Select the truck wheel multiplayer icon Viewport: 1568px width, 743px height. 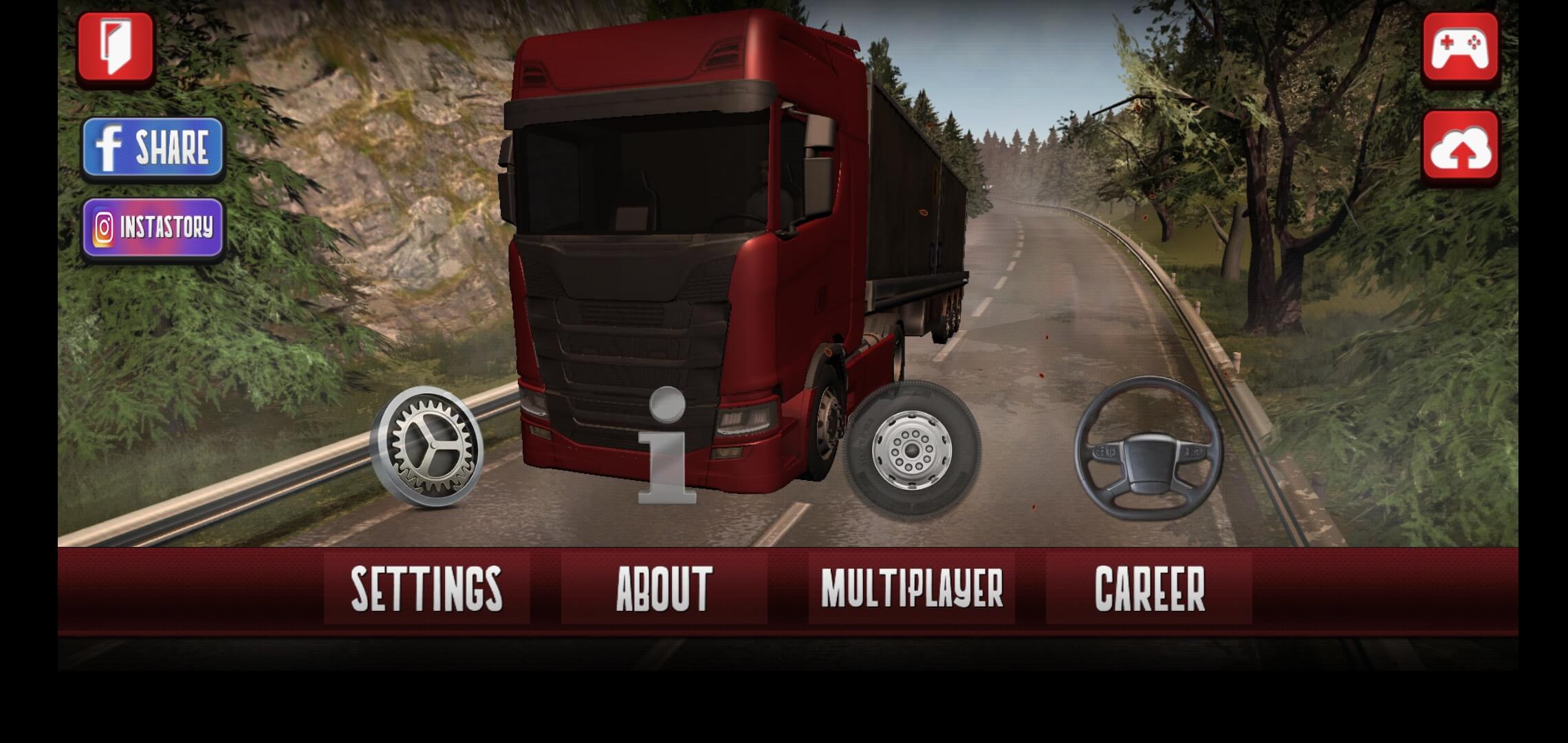pos(912,448)
